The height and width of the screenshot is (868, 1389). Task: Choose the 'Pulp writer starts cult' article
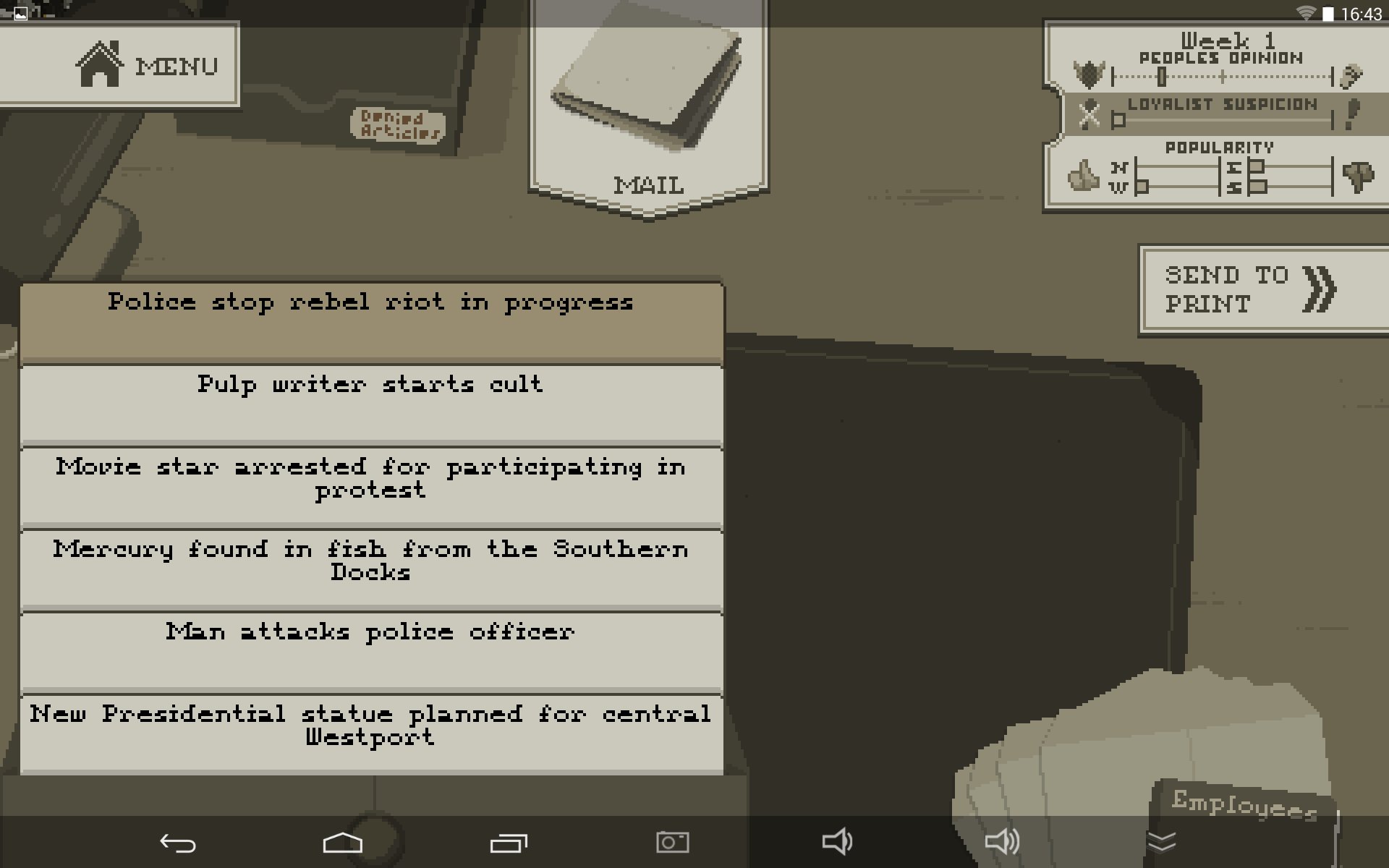pyautogui.click(x=371, y=403)
